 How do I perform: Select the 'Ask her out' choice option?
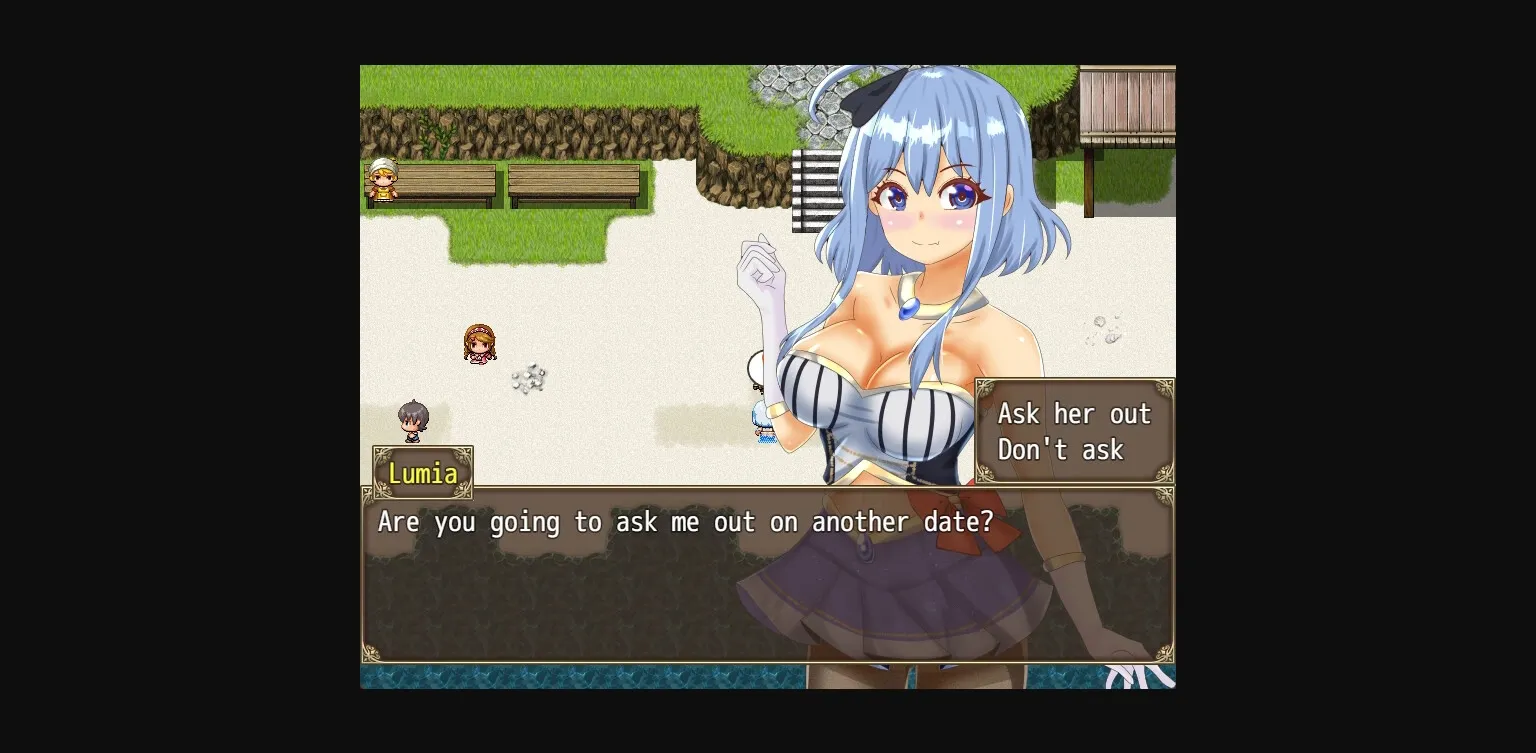coord(1073,413)
